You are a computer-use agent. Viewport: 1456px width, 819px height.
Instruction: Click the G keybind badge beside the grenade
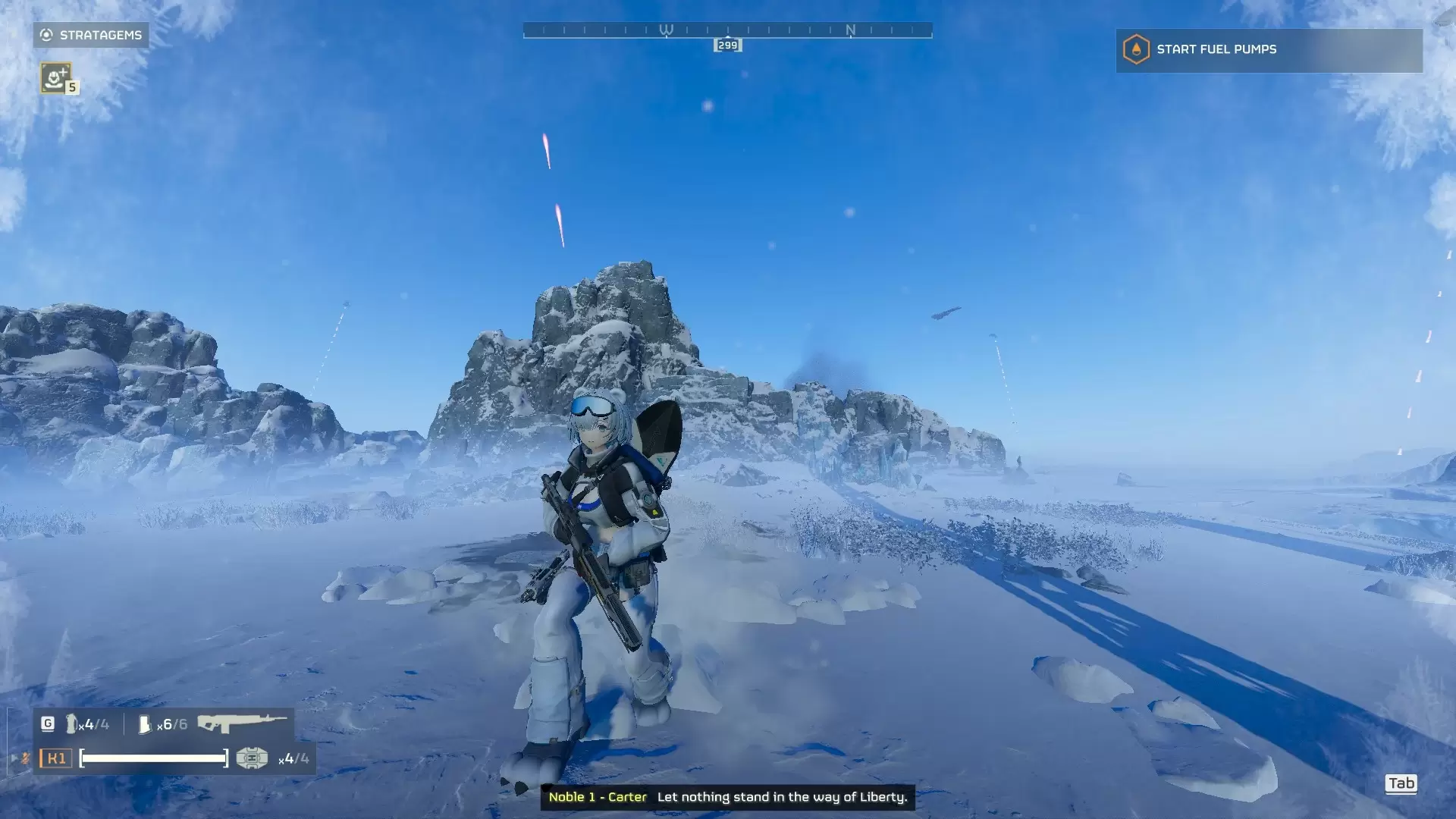(47, 723)
